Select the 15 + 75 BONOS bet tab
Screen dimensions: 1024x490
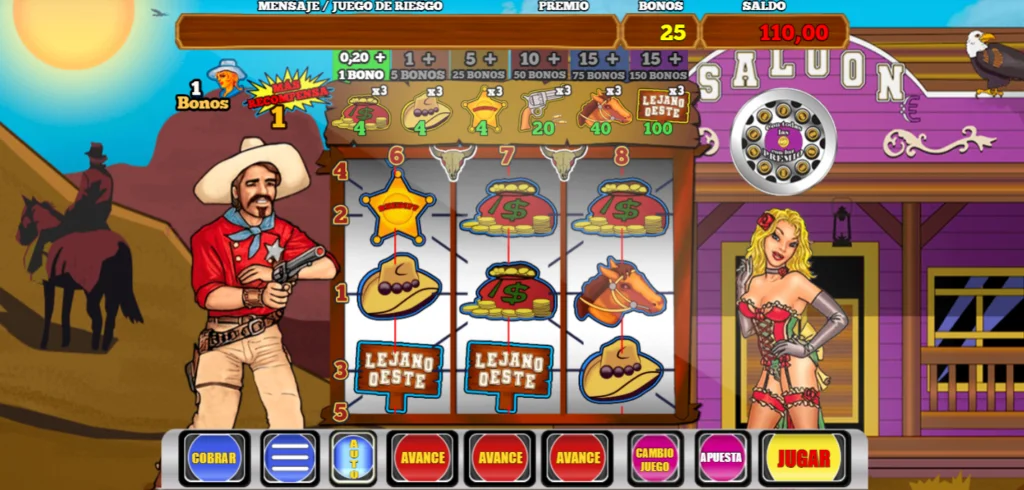click(599, 66)
